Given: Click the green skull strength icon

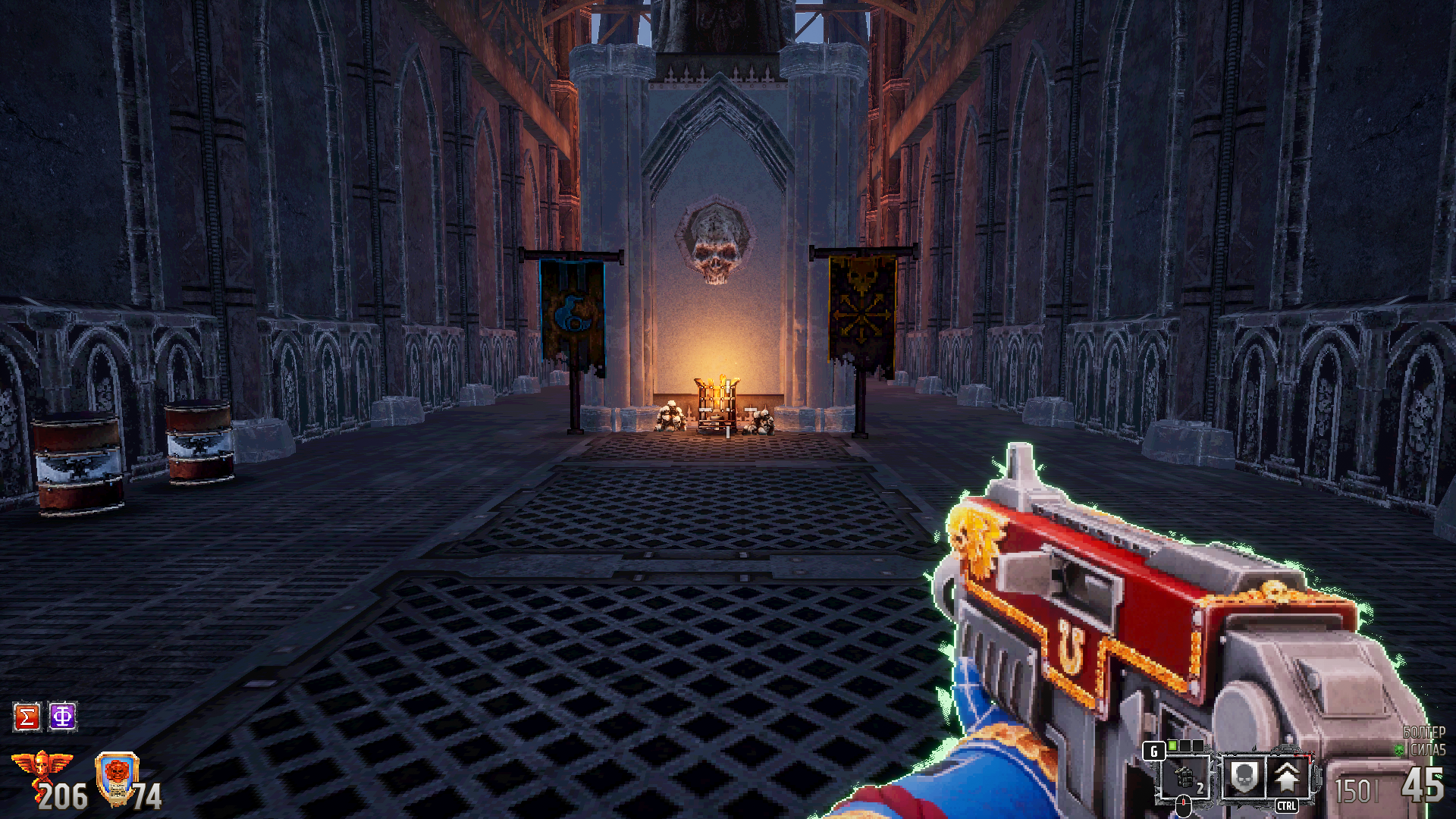Looking at the screenshot, I should [1400, 750].
